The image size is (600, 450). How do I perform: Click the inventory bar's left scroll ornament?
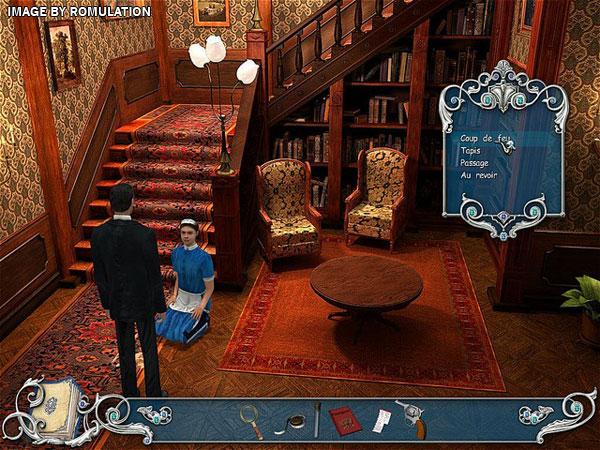coord(154,413)
